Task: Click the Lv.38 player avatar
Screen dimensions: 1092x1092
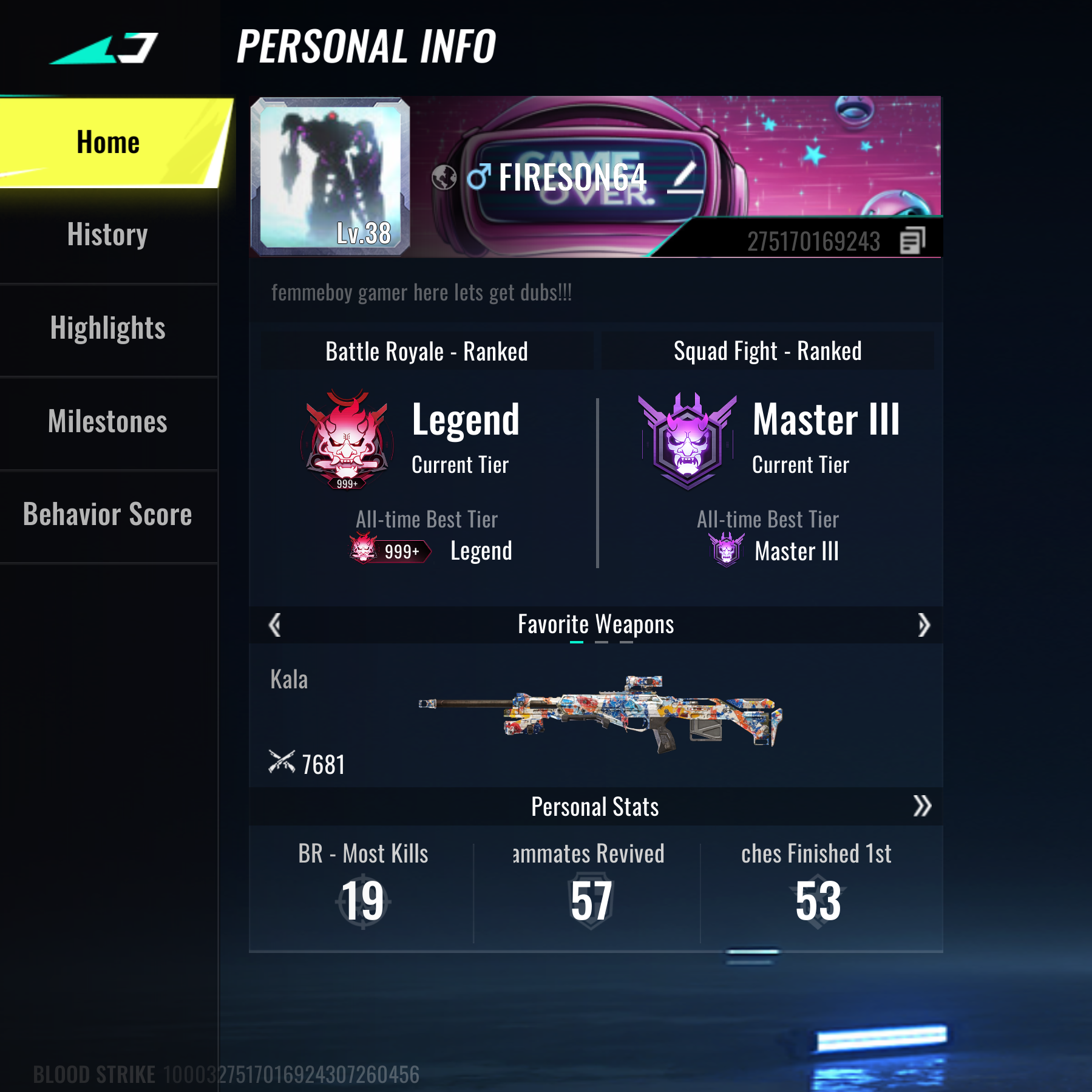Action: pos(330,176)
